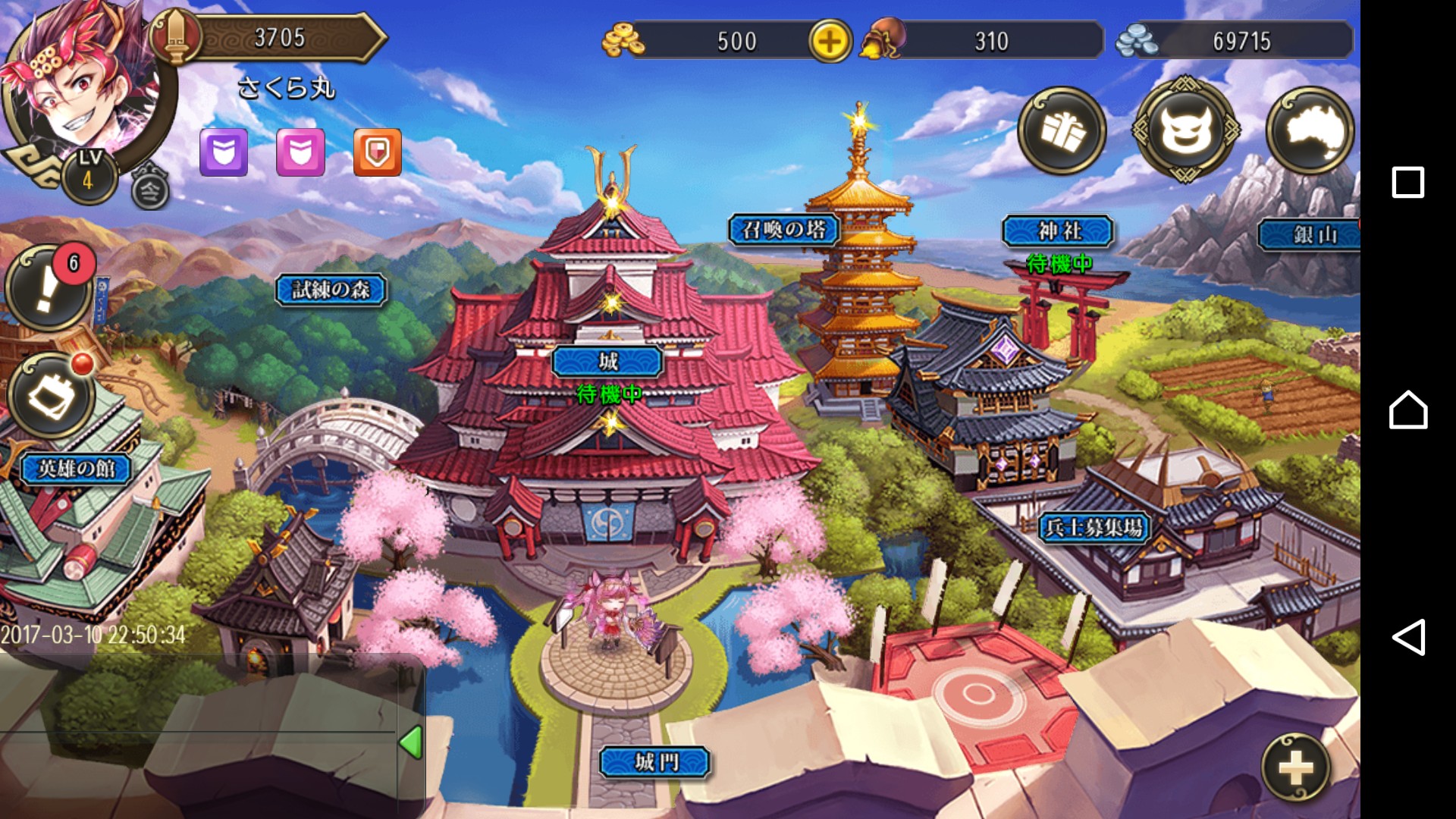Open the 英雄の館 hero hall
This screenshot has width=1456, height=819.
pos(77,469)
